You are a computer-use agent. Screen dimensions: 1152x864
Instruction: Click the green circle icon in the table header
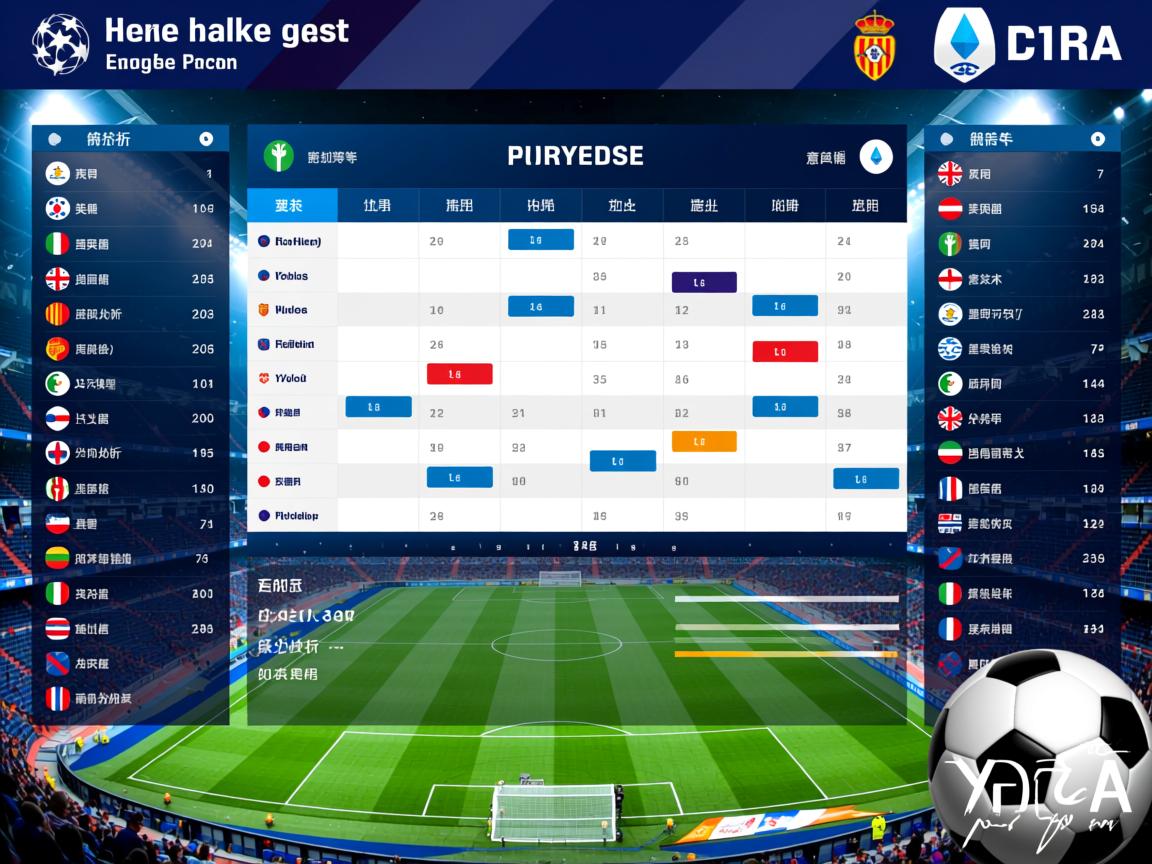tap(278, 157)
